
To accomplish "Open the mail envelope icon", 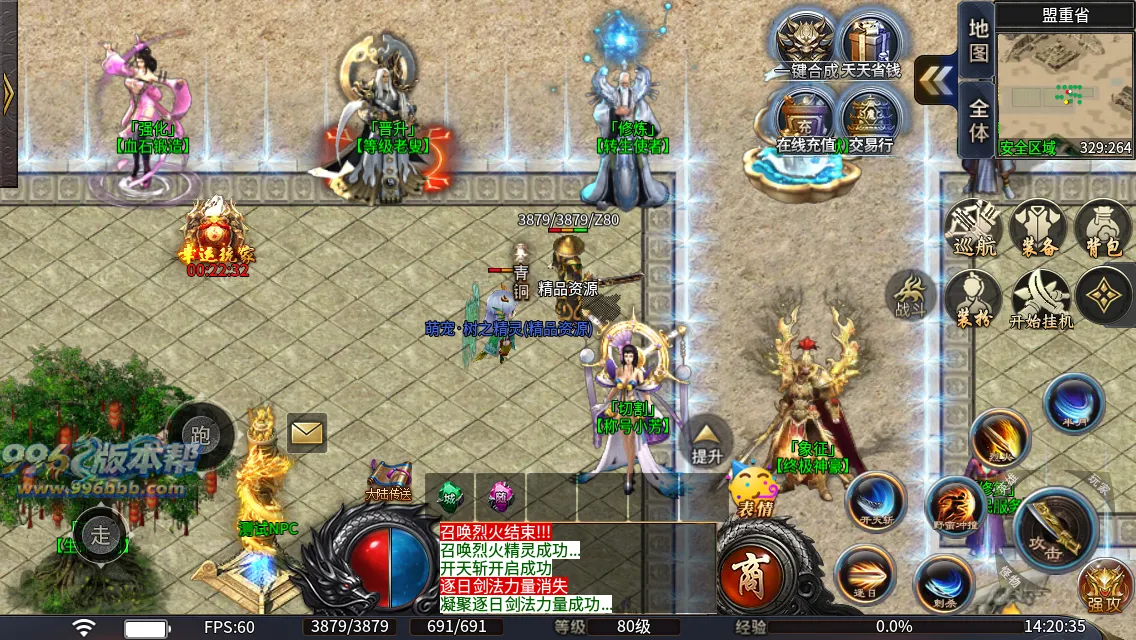I will [307, 433].
